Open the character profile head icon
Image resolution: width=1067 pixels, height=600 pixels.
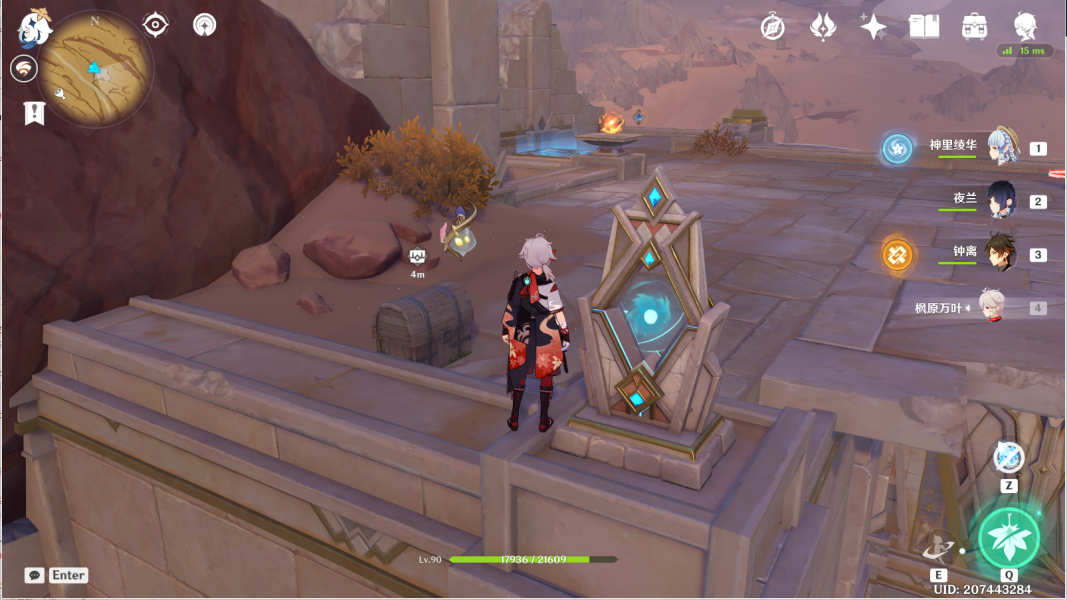point(1025,27)
